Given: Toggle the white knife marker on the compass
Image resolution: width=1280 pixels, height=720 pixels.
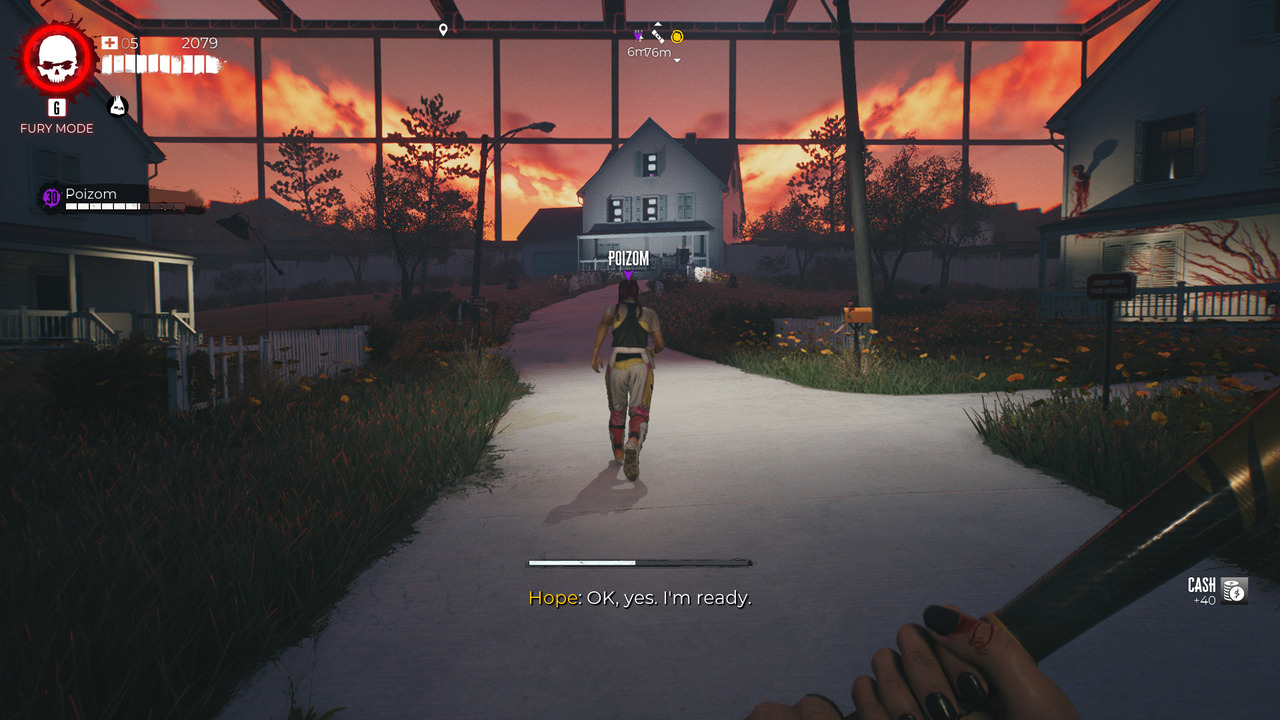Looking at the screenshot, I should (x=658, y=37).
